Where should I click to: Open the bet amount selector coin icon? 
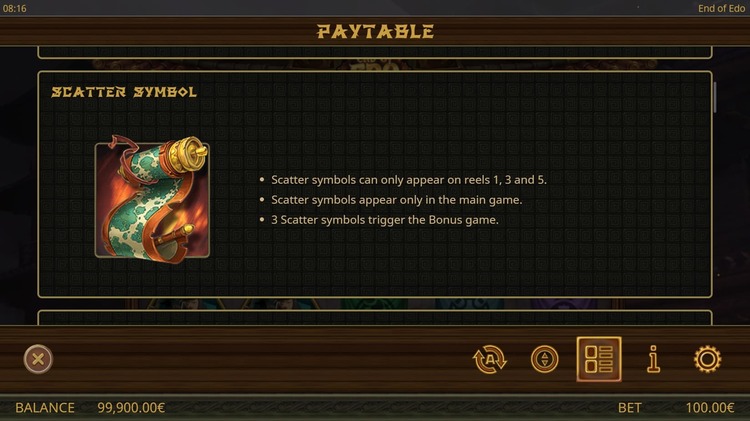(545, 359)
